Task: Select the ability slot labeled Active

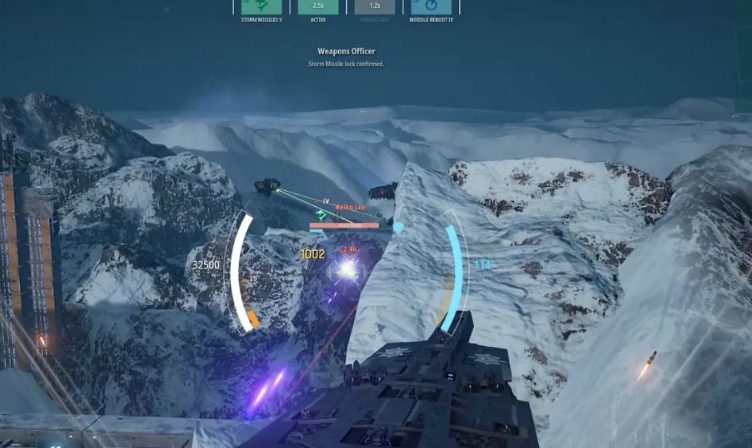Action: [x=318, y=6]
